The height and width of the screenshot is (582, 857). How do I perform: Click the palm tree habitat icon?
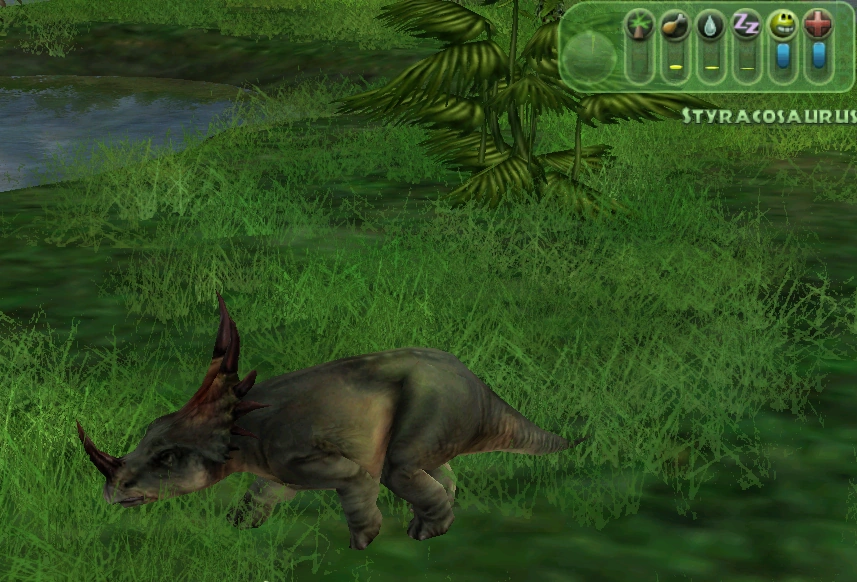[639, 24]
